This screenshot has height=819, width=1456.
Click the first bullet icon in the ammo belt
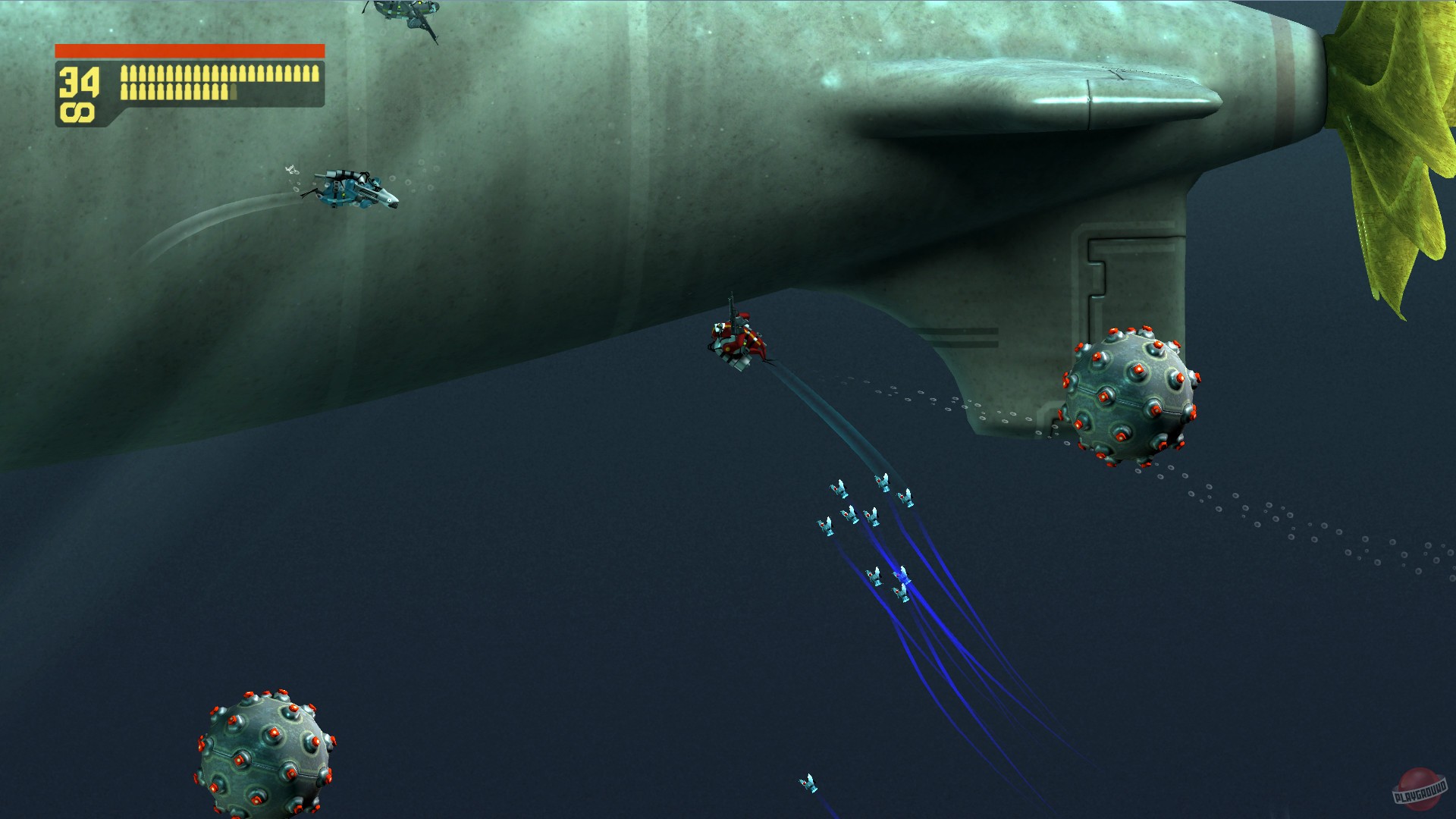point(124,73)
